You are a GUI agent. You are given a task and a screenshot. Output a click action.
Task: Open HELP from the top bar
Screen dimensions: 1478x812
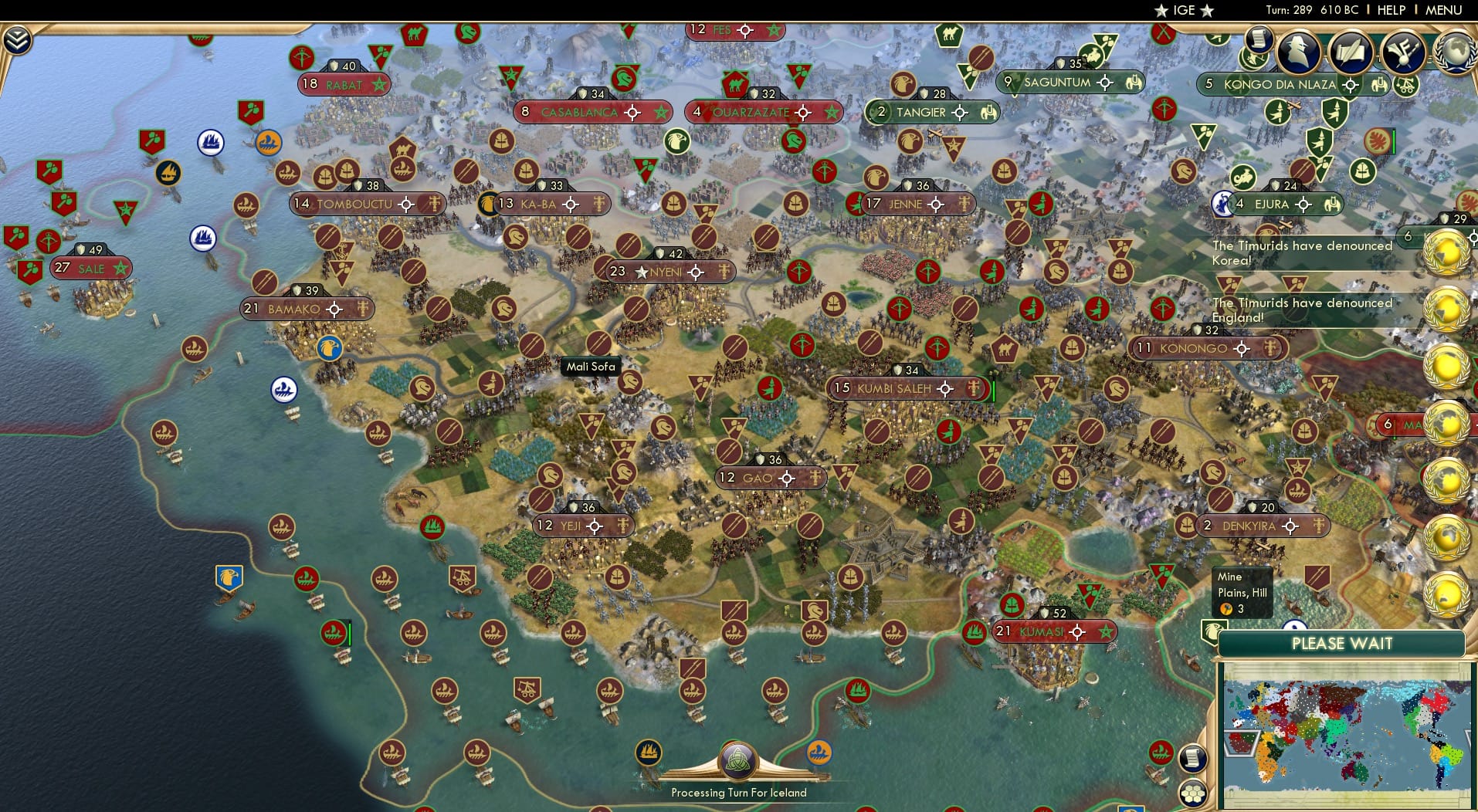(x=1390, y=10)
